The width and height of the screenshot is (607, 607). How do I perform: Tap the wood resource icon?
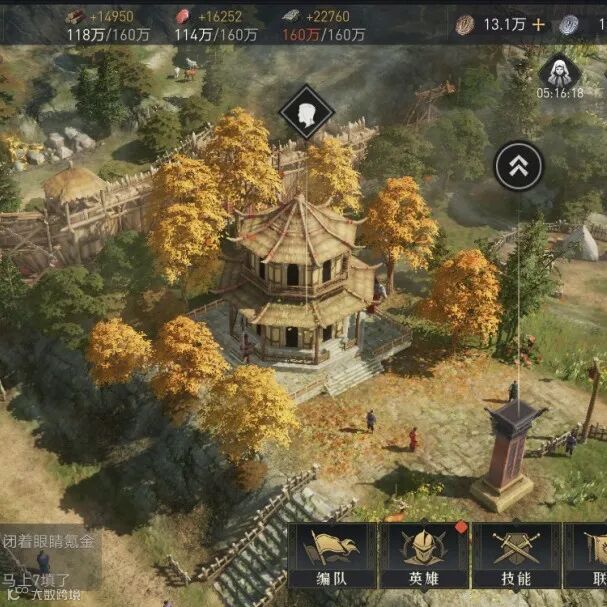click(76, 16)
